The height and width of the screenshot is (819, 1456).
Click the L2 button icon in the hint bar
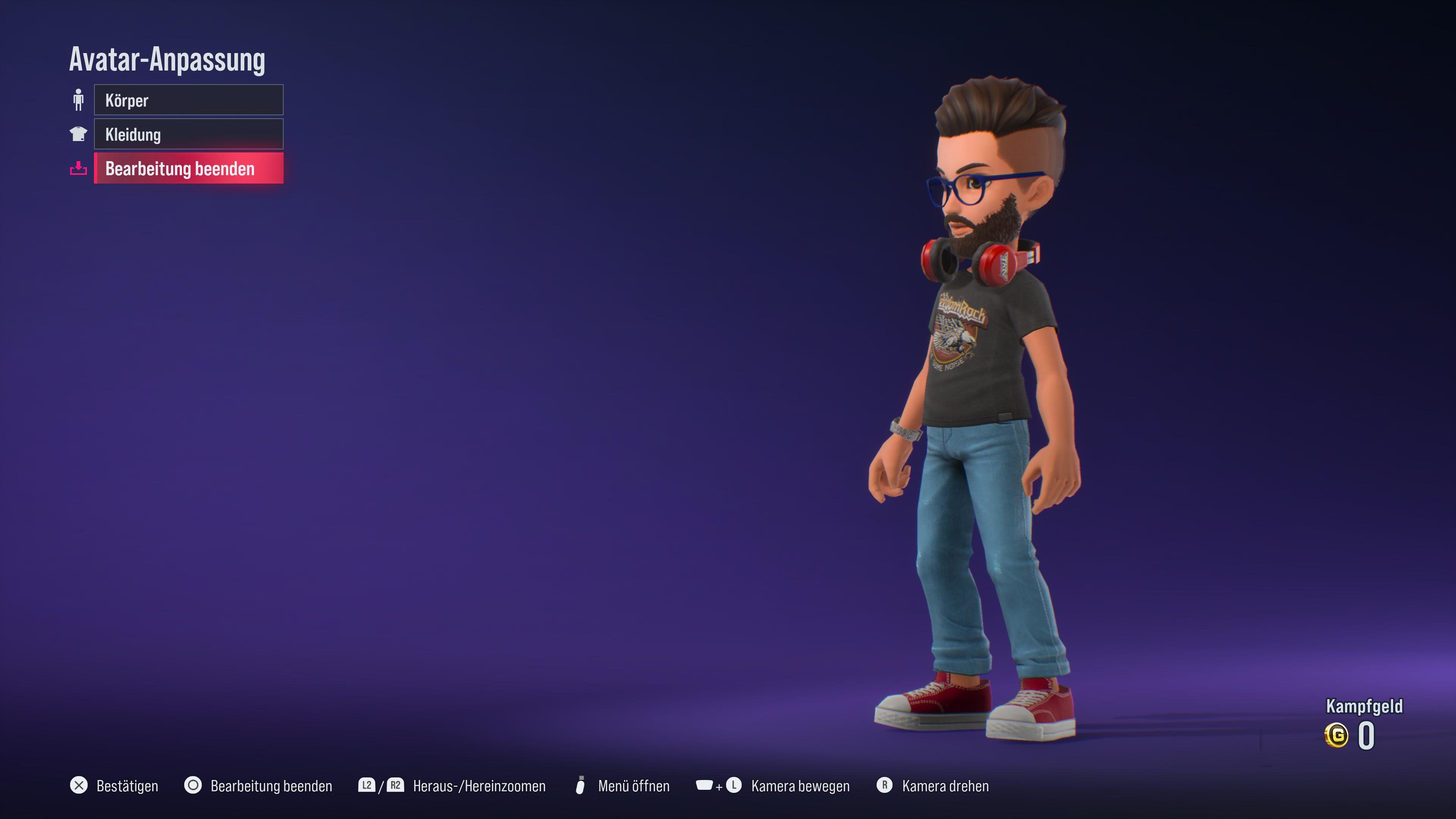(x=367, y=786)
